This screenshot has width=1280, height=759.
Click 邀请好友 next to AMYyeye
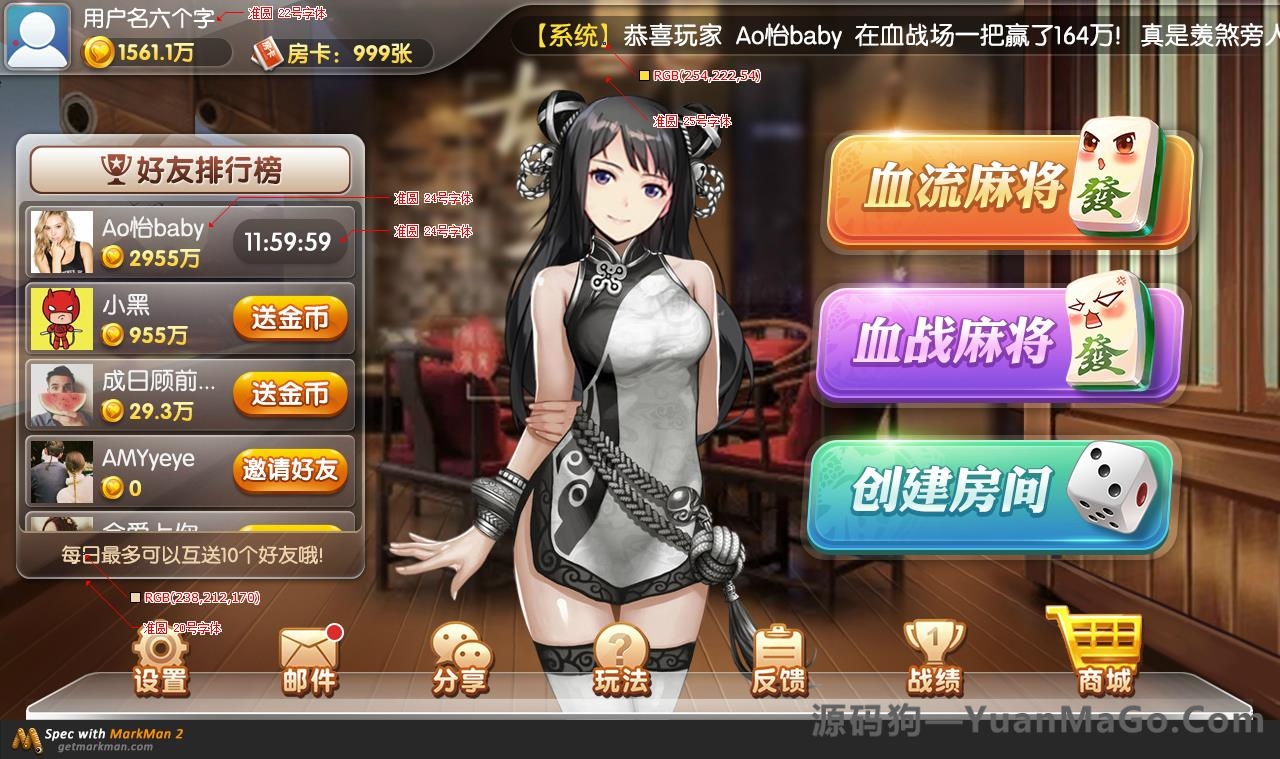[x=290, y=471]
